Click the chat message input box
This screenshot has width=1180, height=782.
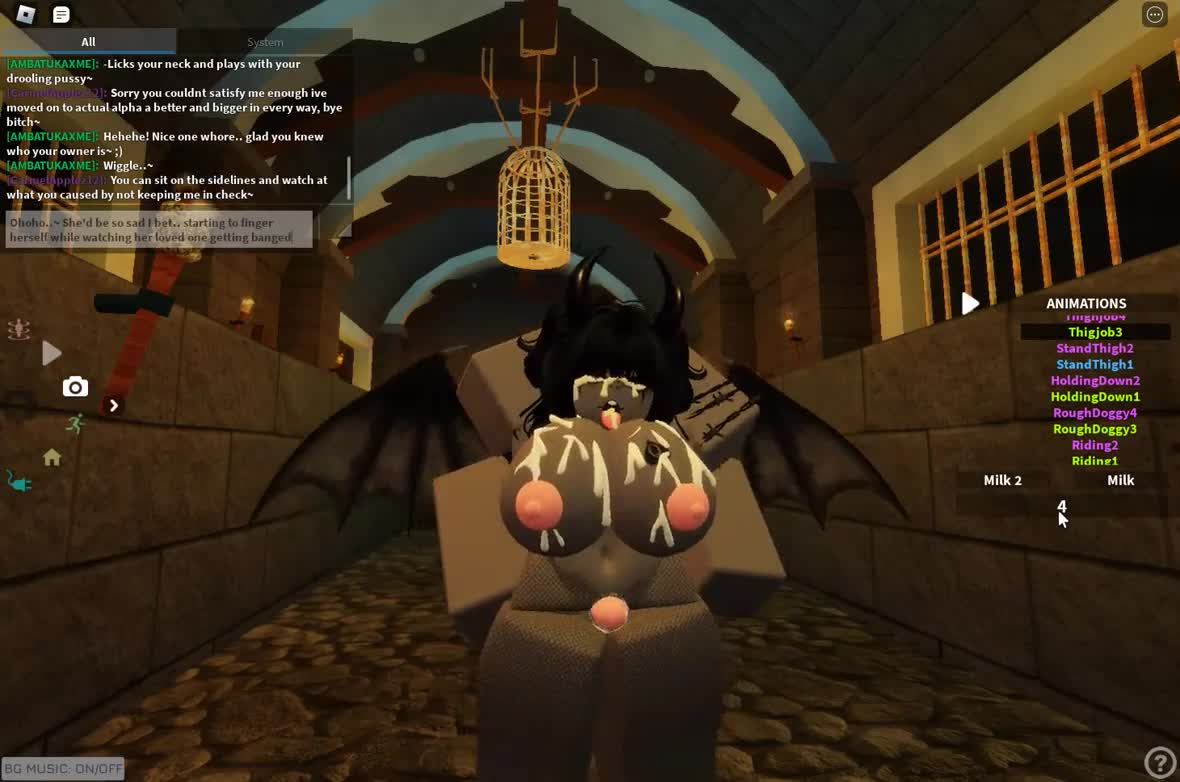pos(159,230)
